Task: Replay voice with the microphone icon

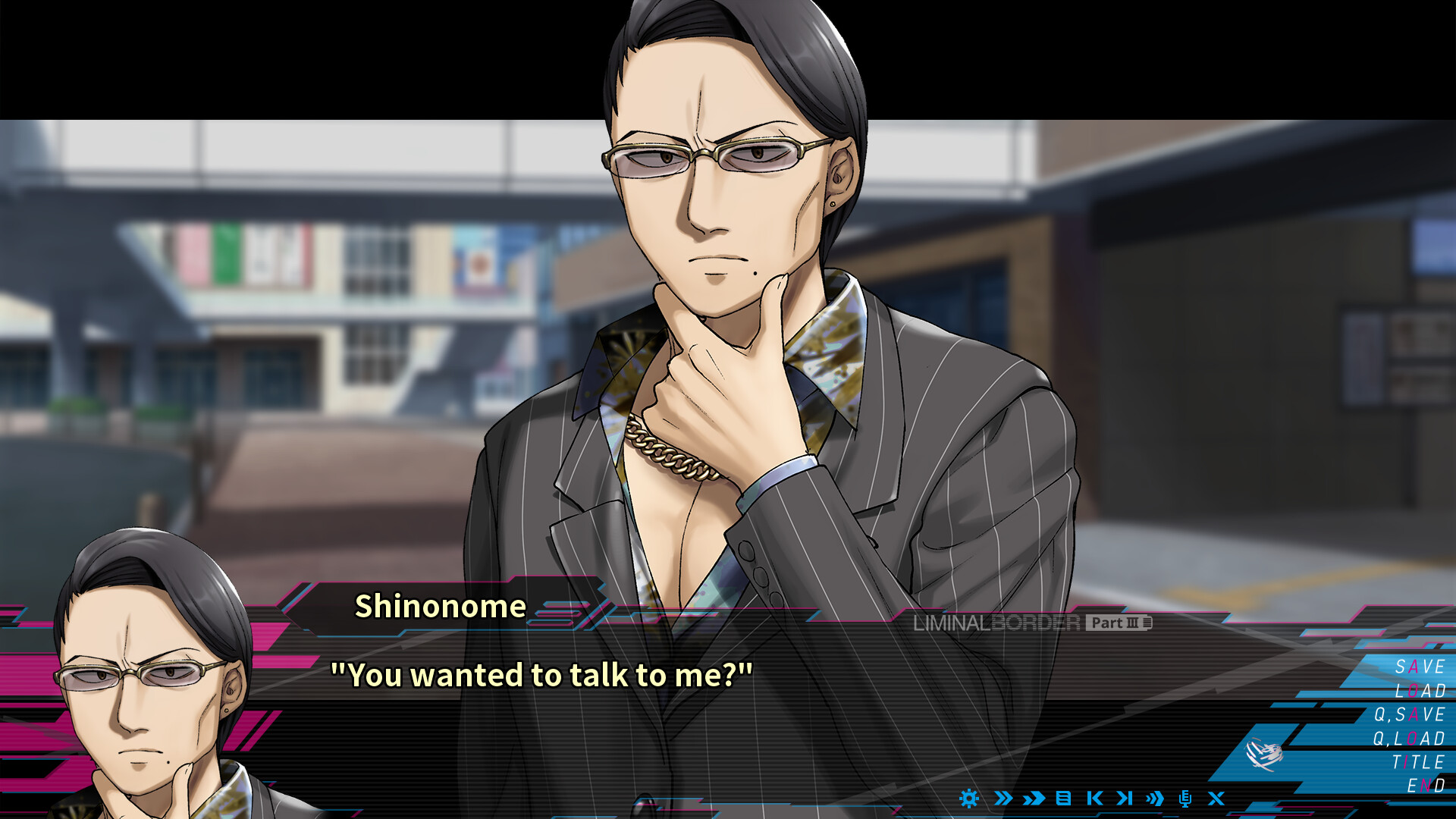Action: pyautogui.click(x=1185, y=799)
